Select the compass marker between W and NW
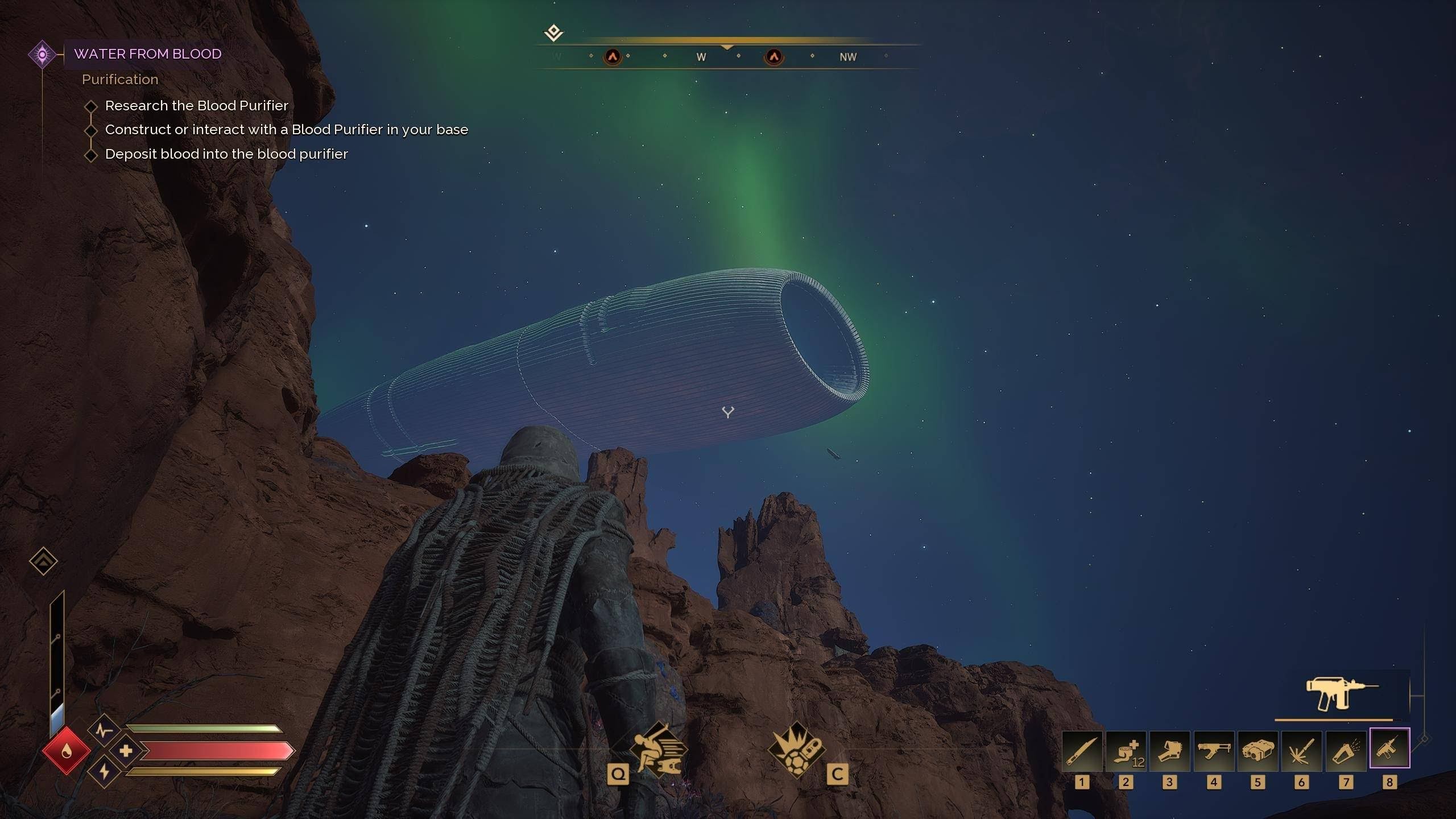The width and height of the screenshot is (1456, 819). coord(773,56)
